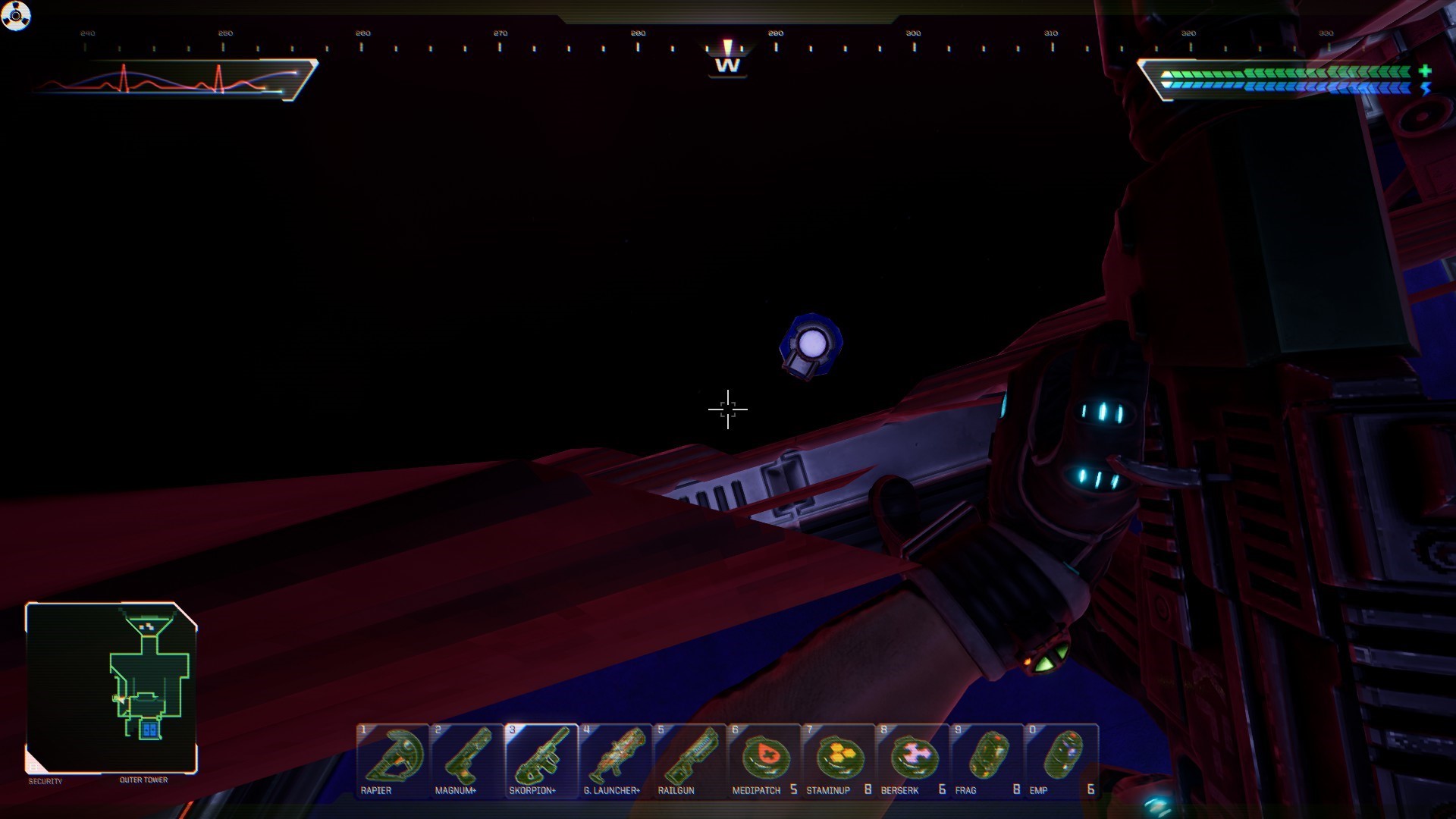Click the radiation icon in top corner
The height and width of the screenshot is (819, 1456).
pyautogui.click(x=16, y=15)
